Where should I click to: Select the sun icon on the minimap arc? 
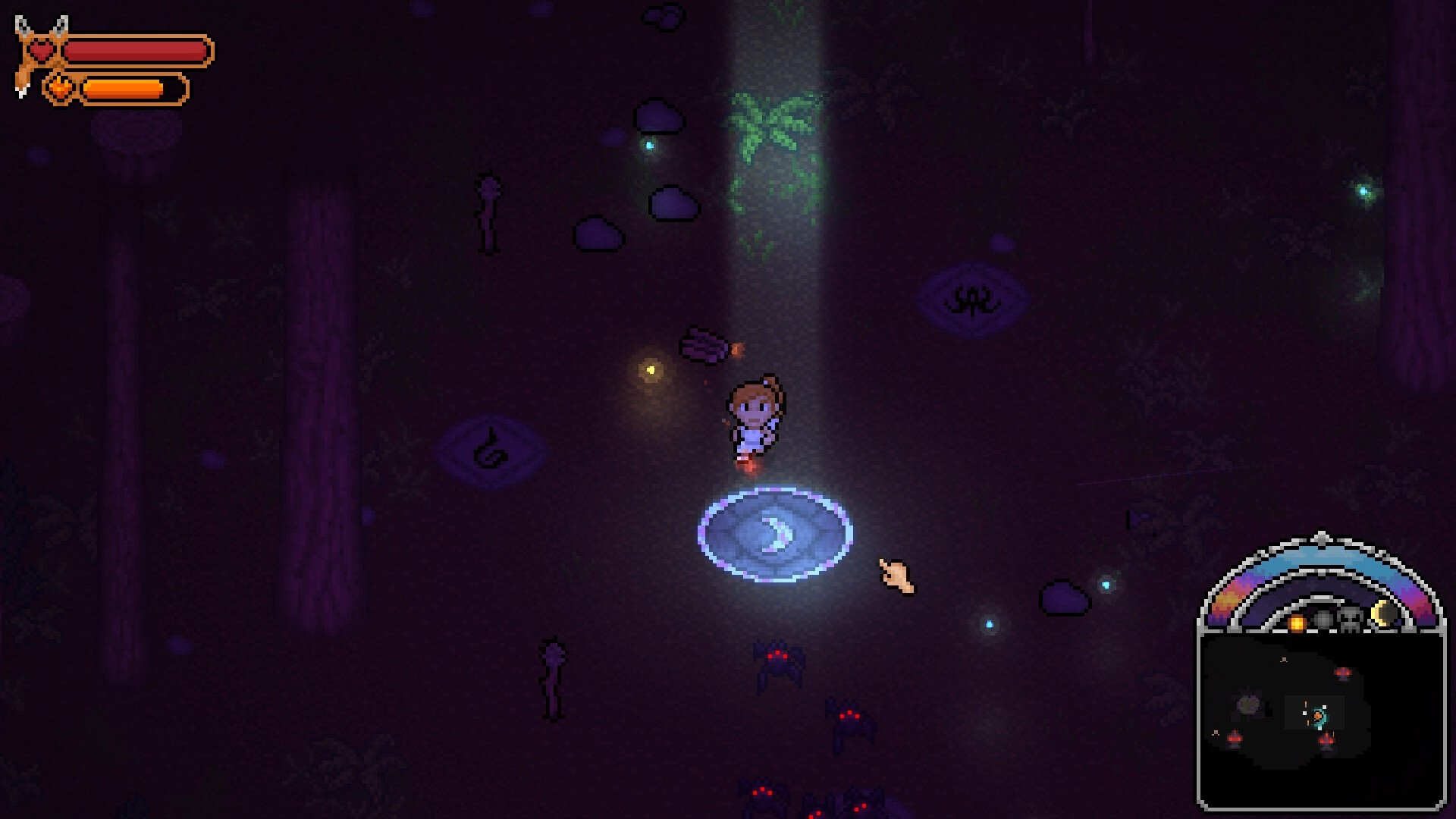click(1297, 621)
